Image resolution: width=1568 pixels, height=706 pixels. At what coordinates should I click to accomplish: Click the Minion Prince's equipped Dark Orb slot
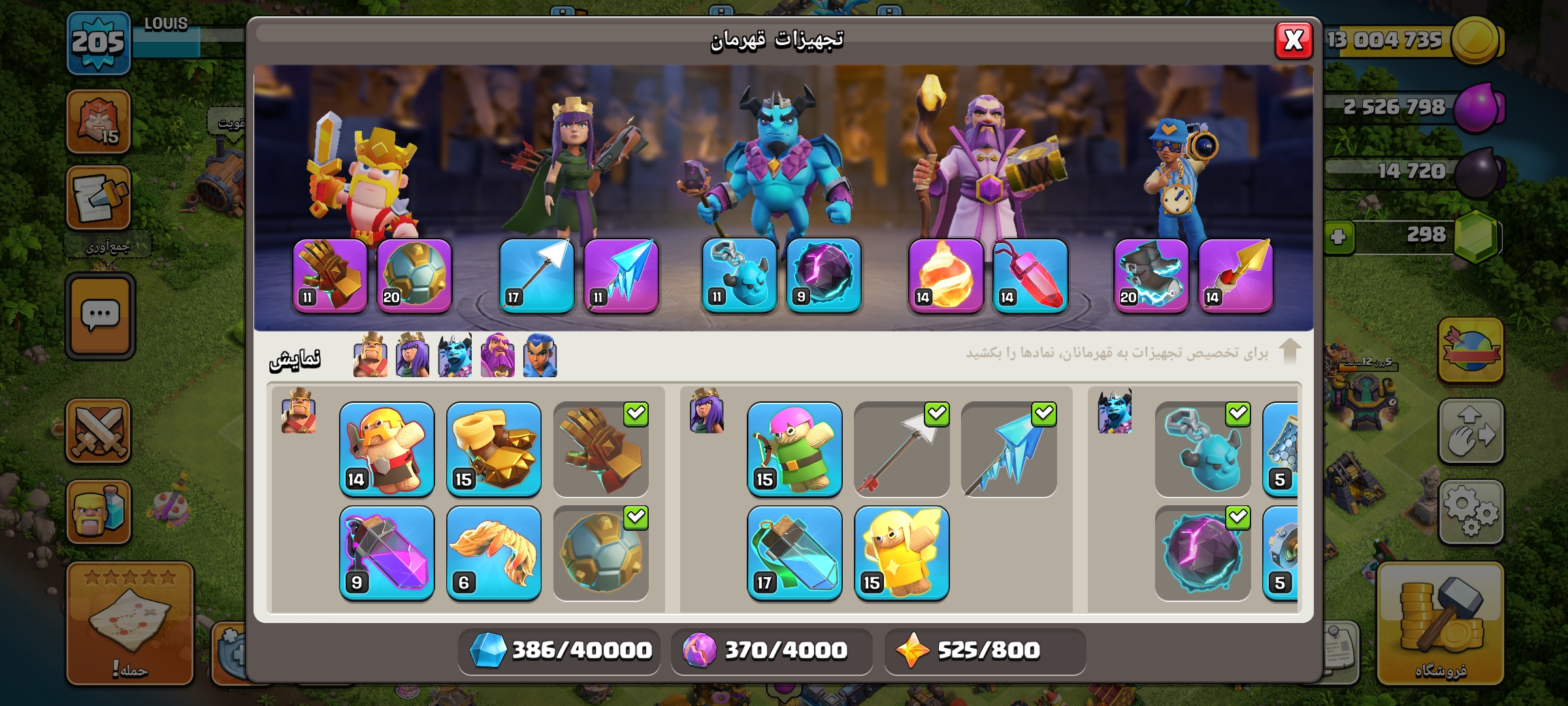824,275
